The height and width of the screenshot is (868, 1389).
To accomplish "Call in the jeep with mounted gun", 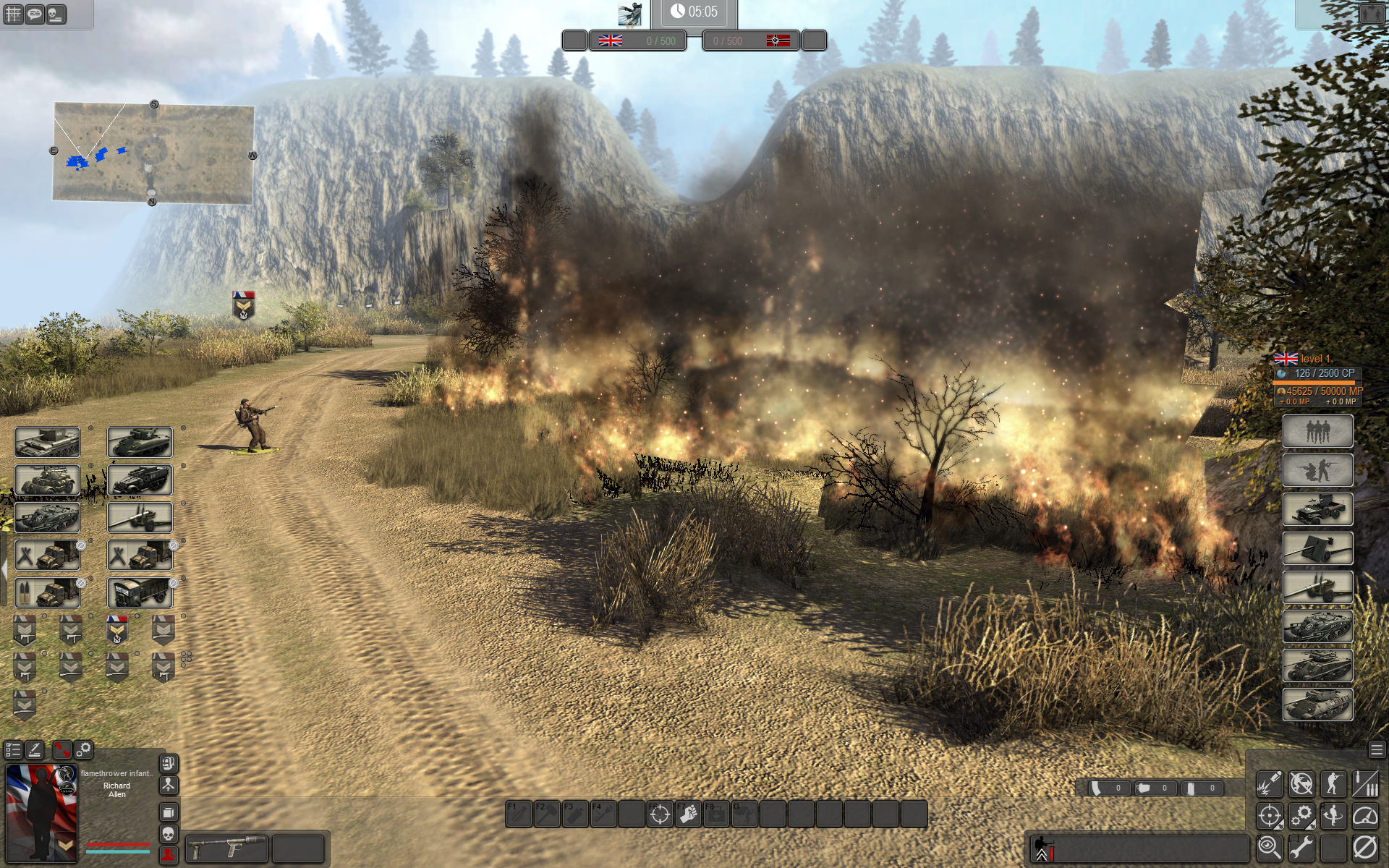I will click(1317, 509).
